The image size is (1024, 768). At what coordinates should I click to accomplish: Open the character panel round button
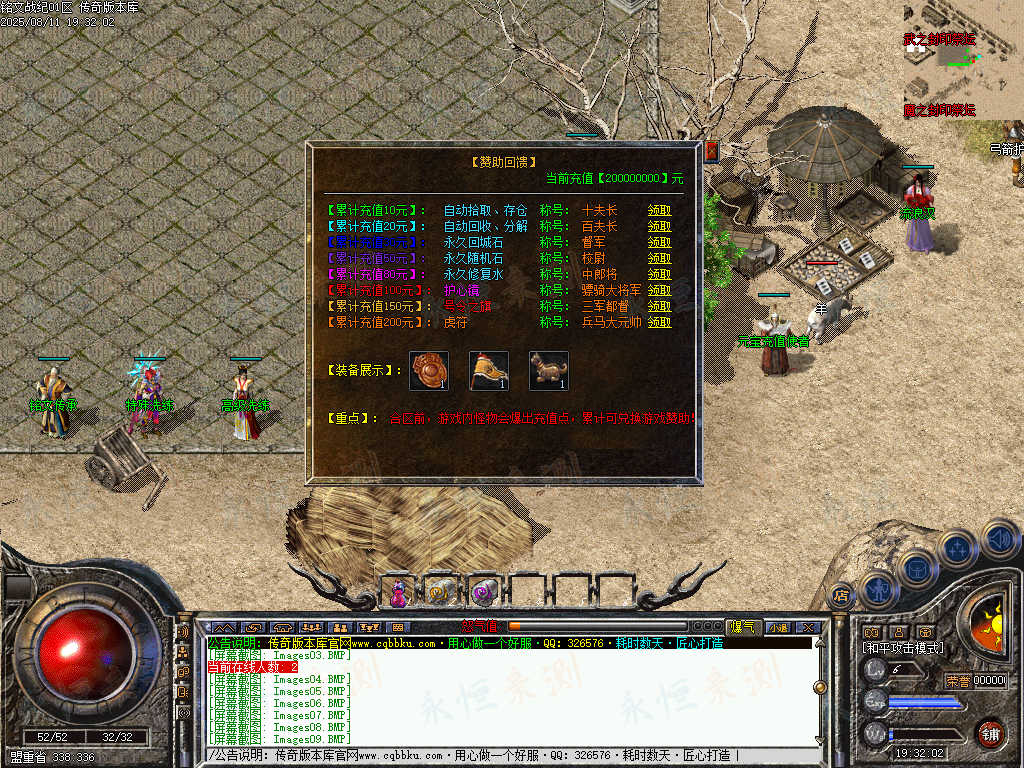pyautogui.click(x=878, y=588)
